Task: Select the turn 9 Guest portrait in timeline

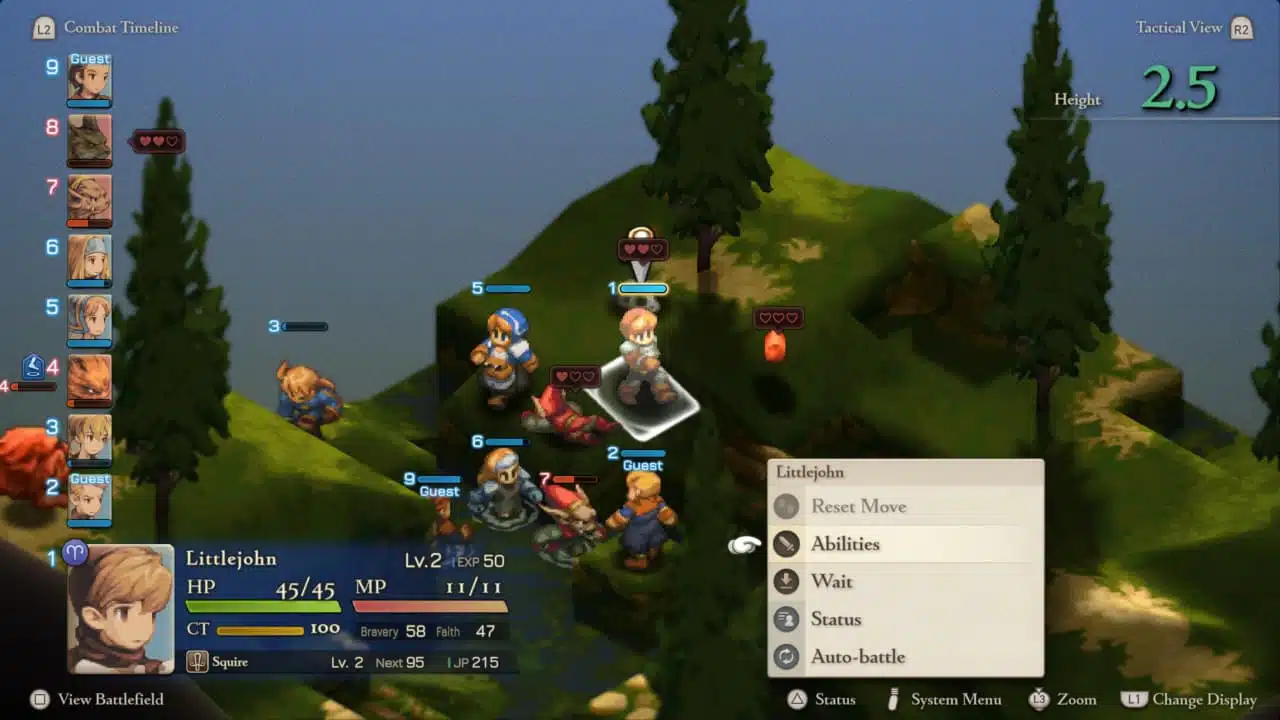Action: pos(89,79)
